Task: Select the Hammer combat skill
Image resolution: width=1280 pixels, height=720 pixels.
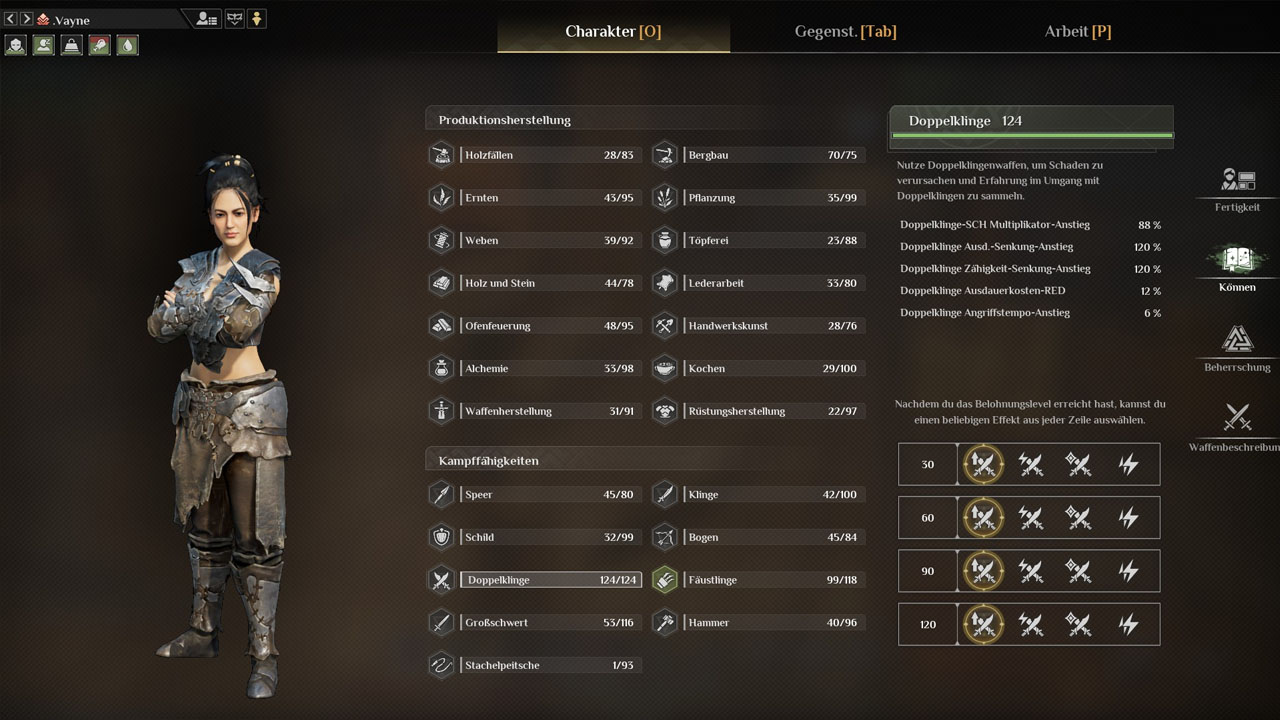Action: tap(772, 622)
